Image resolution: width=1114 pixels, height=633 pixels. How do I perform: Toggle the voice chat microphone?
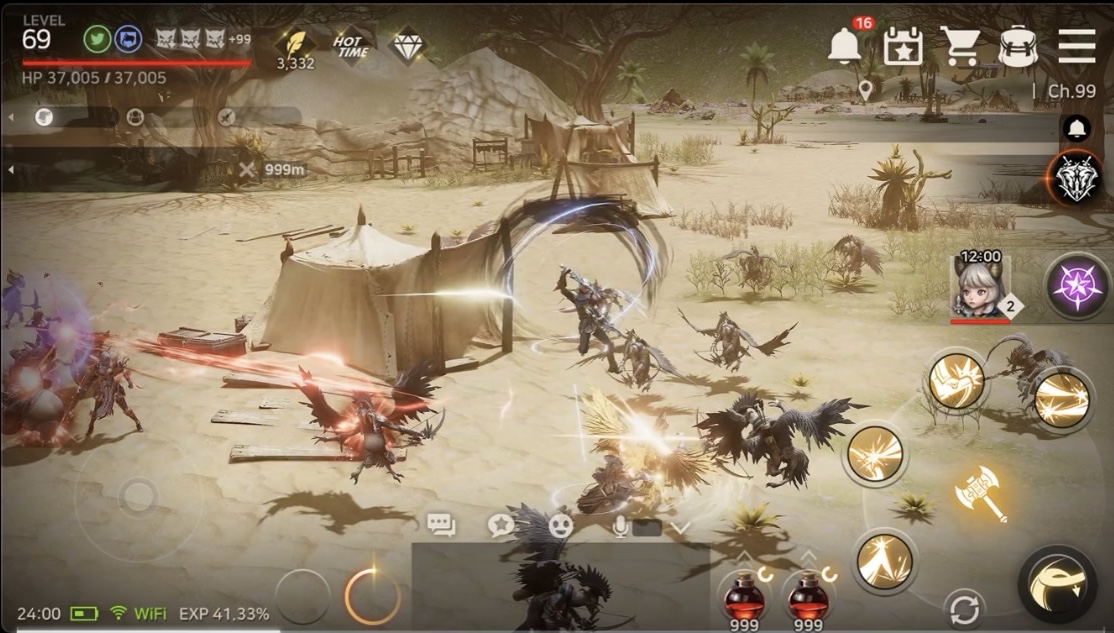(621, 526)
